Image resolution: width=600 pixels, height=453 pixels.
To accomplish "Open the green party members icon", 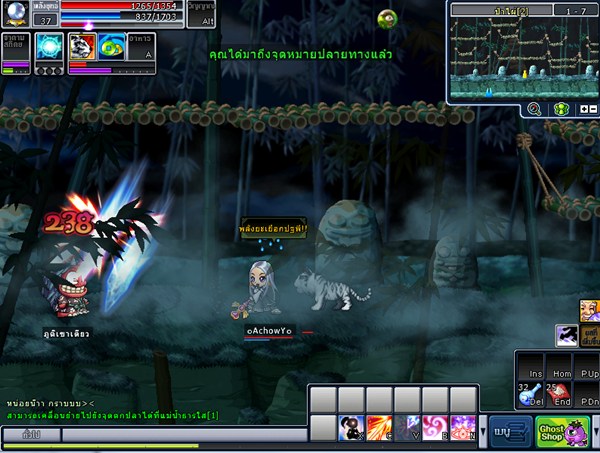I will pyautogui.click(x=561, y=109).
